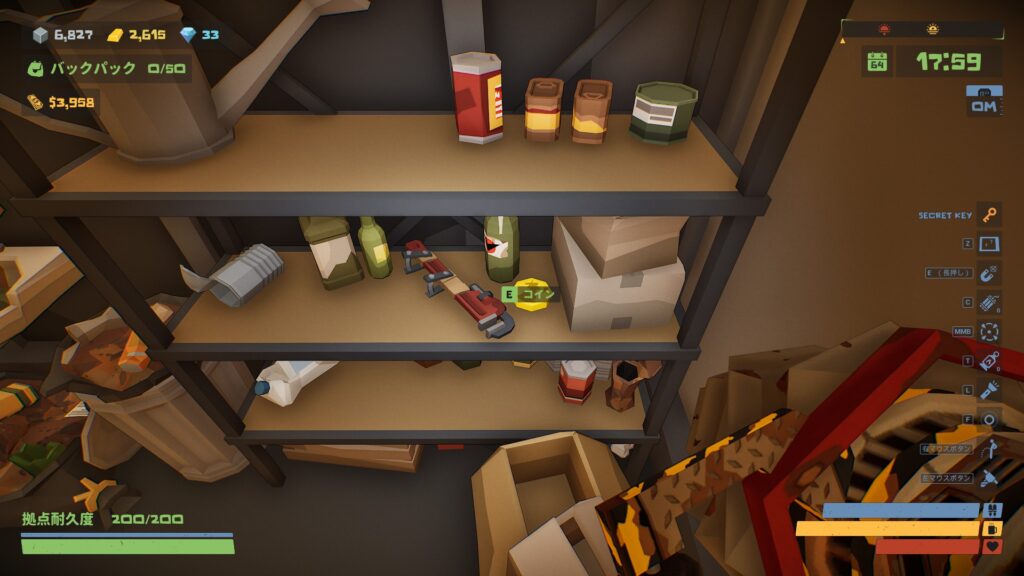
Task: Select the Secret Key icon
Action: point(989,215)
